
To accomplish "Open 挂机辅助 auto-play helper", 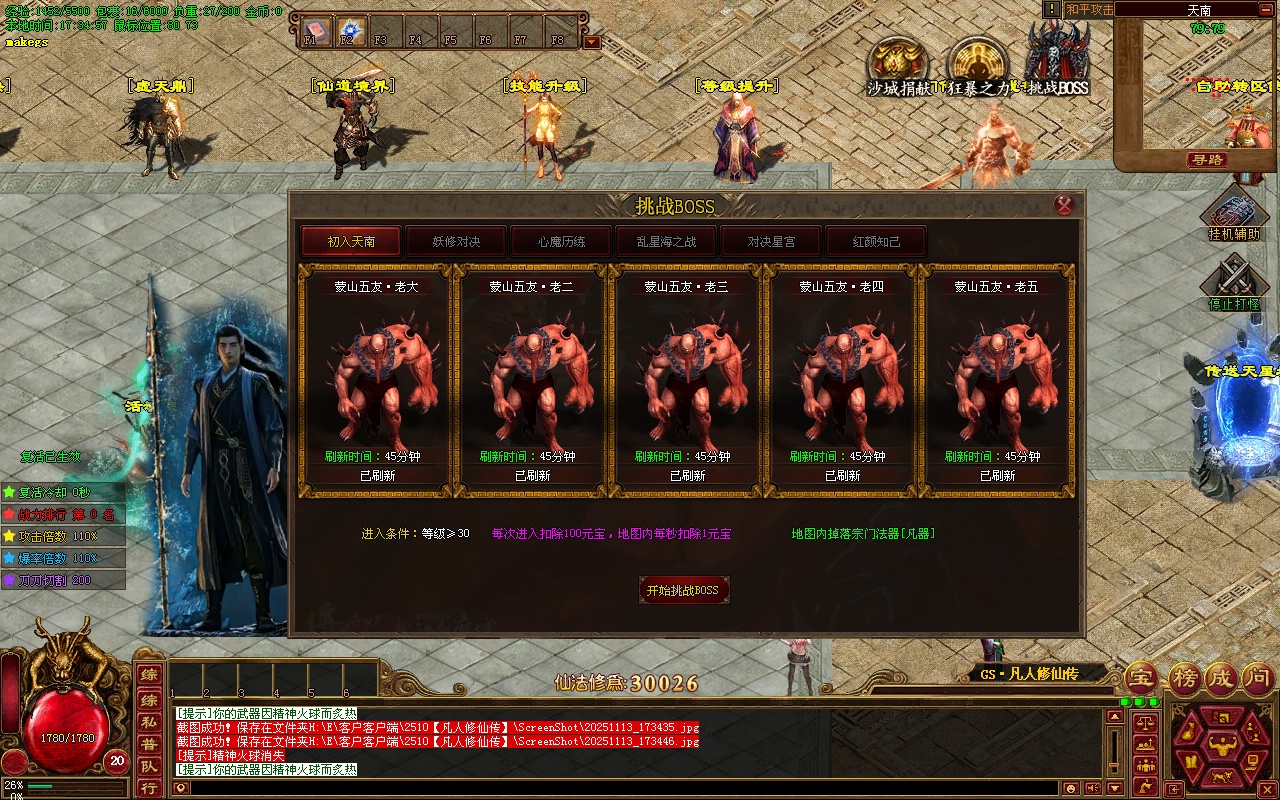I will pos(1234,211).
